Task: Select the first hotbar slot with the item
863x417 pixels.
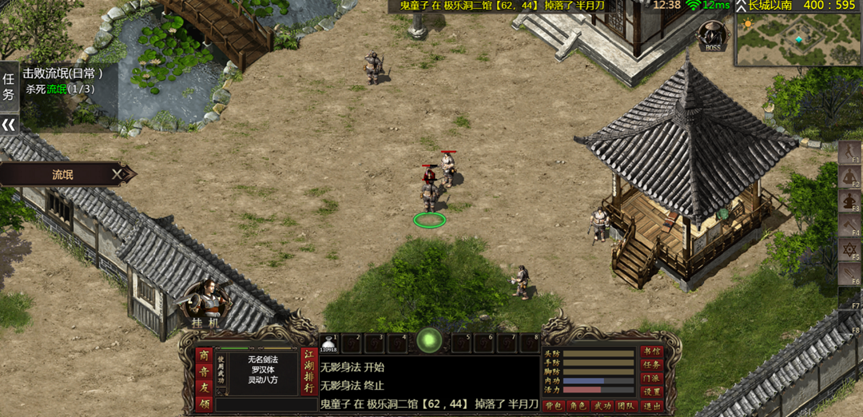Action: click(x=332, y=344)
